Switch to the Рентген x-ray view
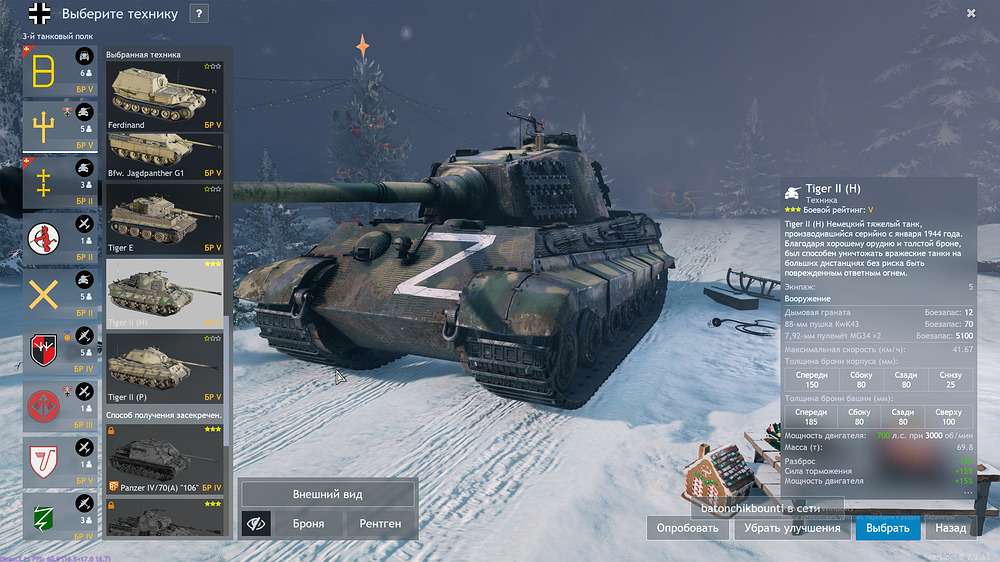This screenshot has width=1000, height=562. pyautogui.click(x=380, y=523)
